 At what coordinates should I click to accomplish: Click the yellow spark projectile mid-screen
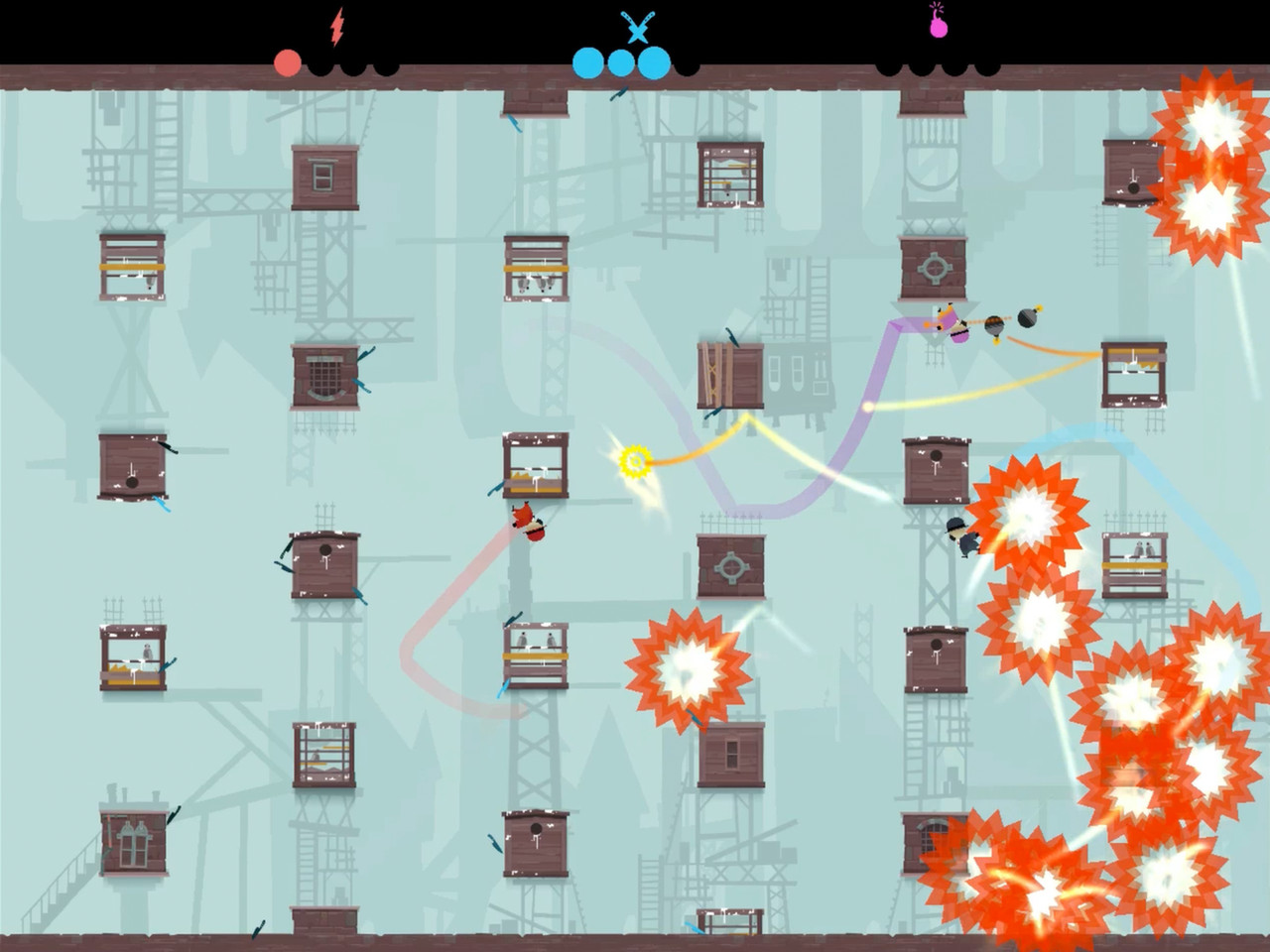635,459
